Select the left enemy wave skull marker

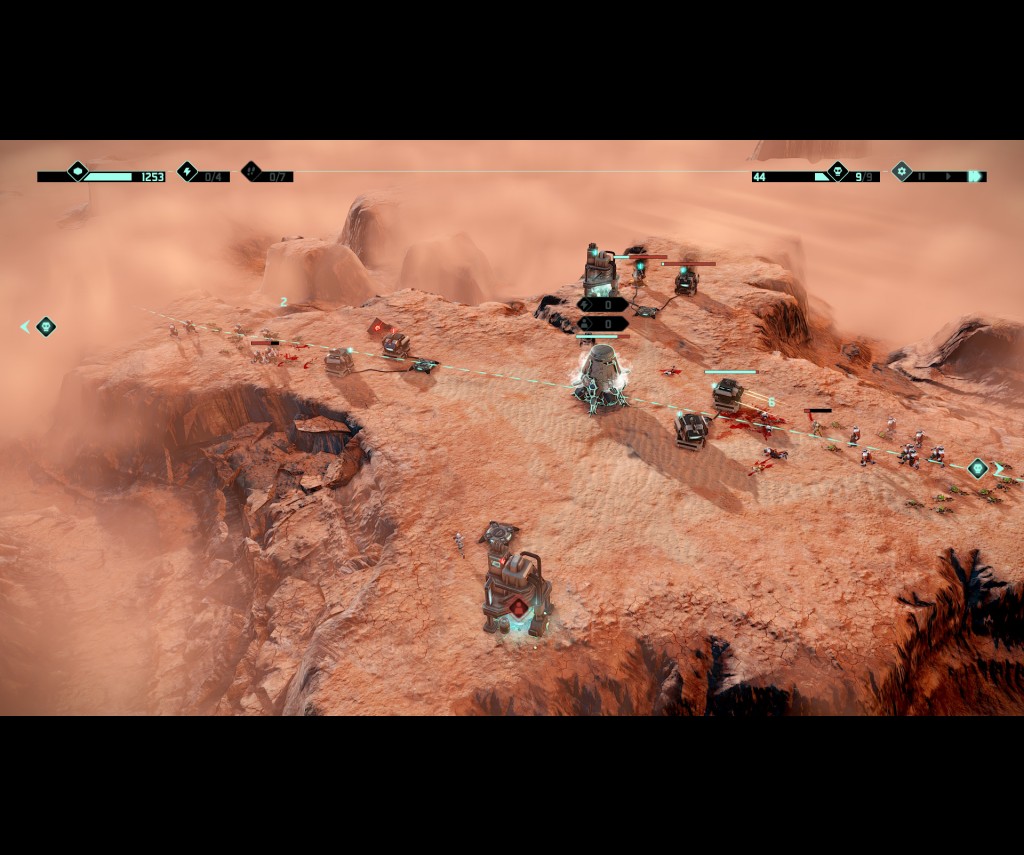click(46, 326)
